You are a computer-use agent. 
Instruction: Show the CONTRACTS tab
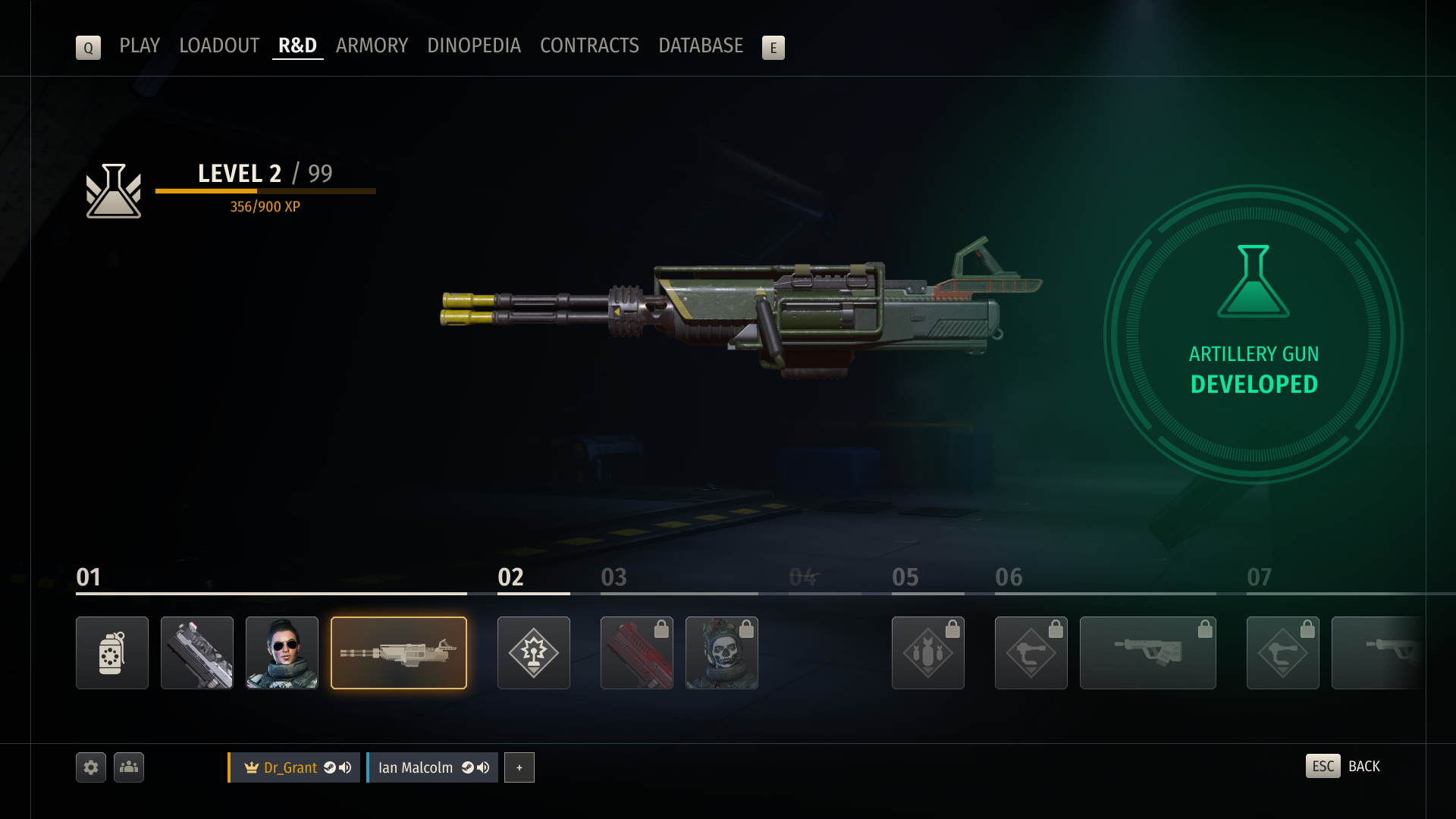pos(589,46)
